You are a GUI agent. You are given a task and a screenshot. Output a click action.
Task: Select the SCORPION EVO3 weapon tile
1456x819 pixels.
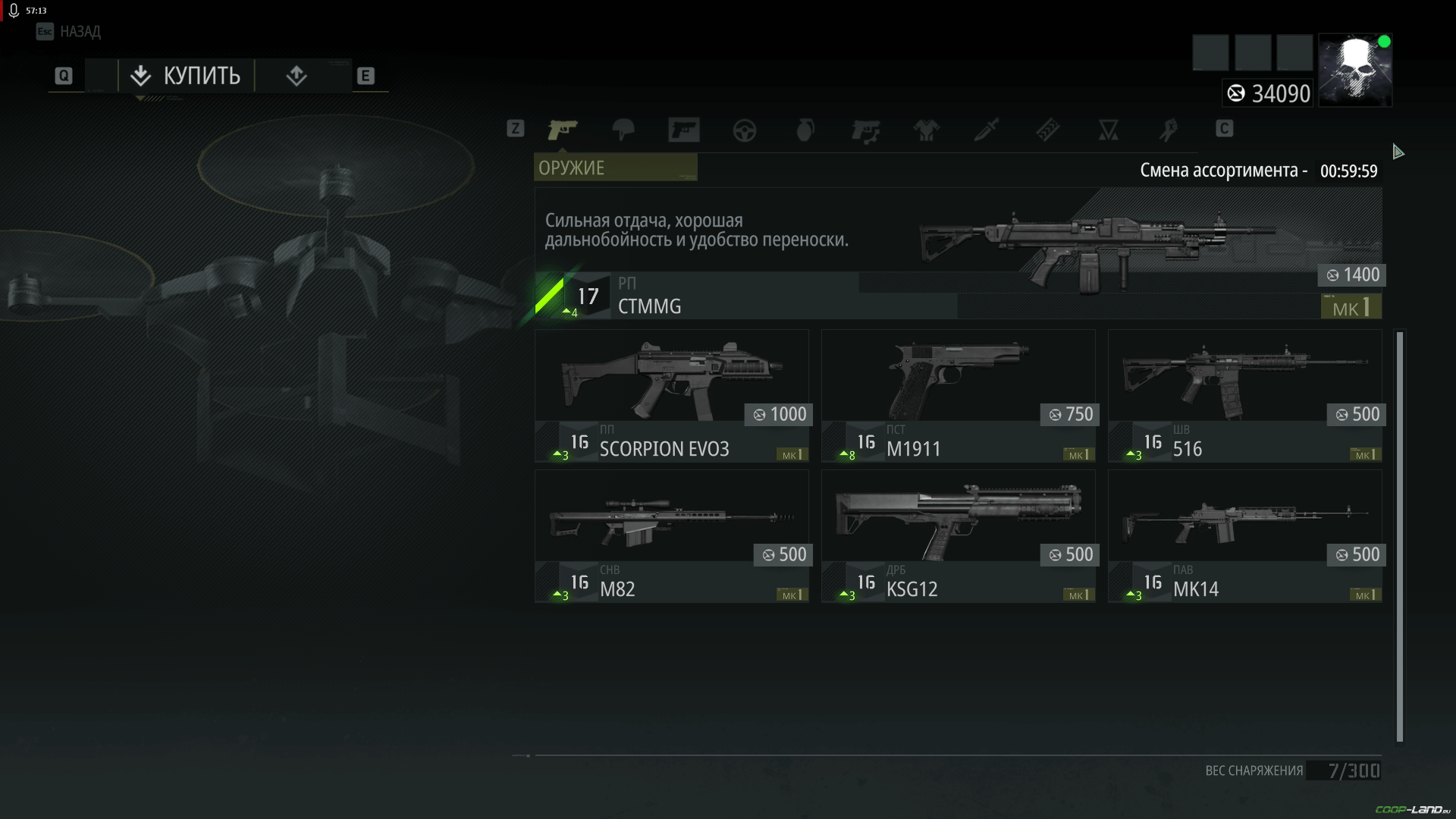(672, 396)
